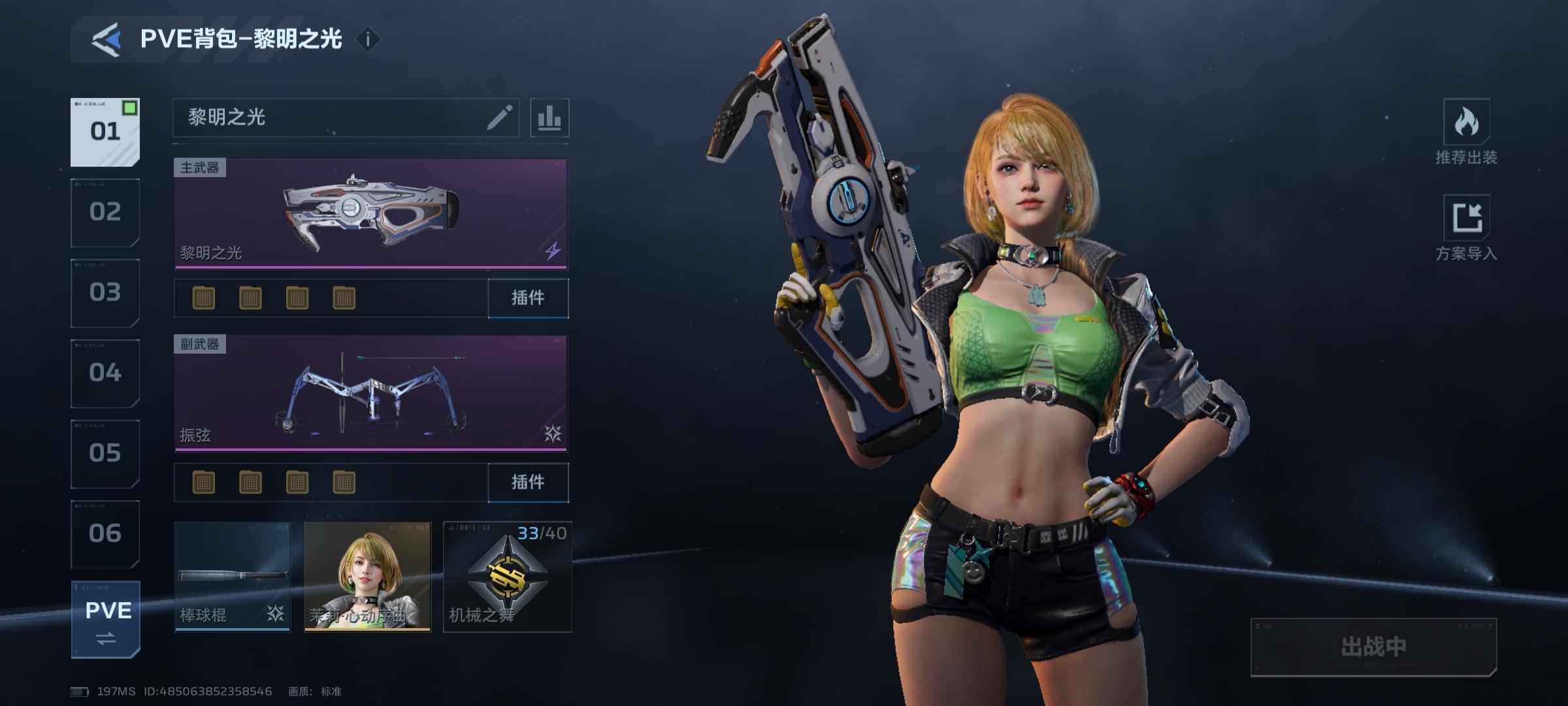Viewport: 1568px width, 706px height.
Task: Toggle the PVE mode switch button
Action: [106, 620]
